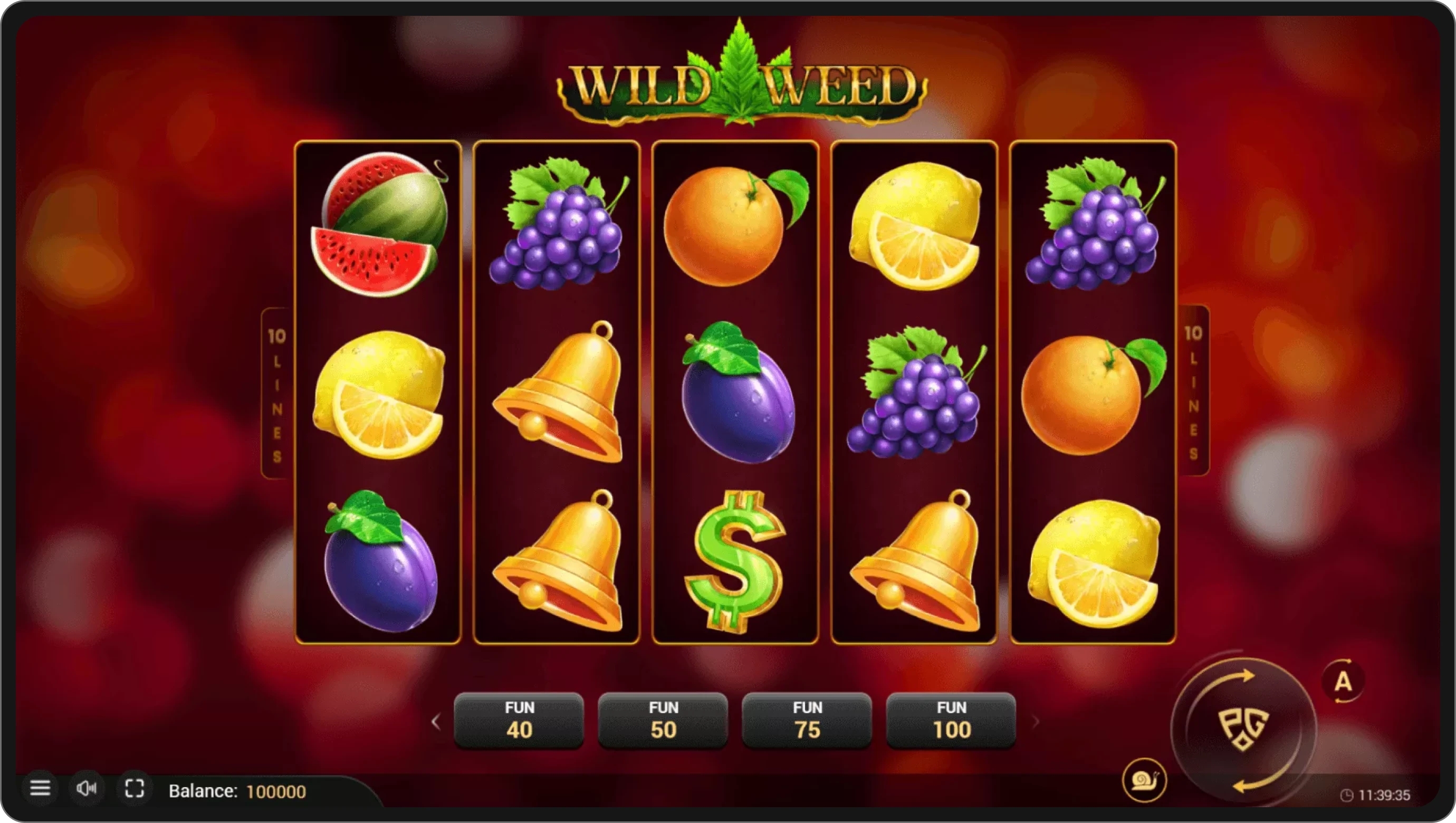1456x823 pixels.
Task: Select the FUN 100 bet
Action: click(950, 719)
